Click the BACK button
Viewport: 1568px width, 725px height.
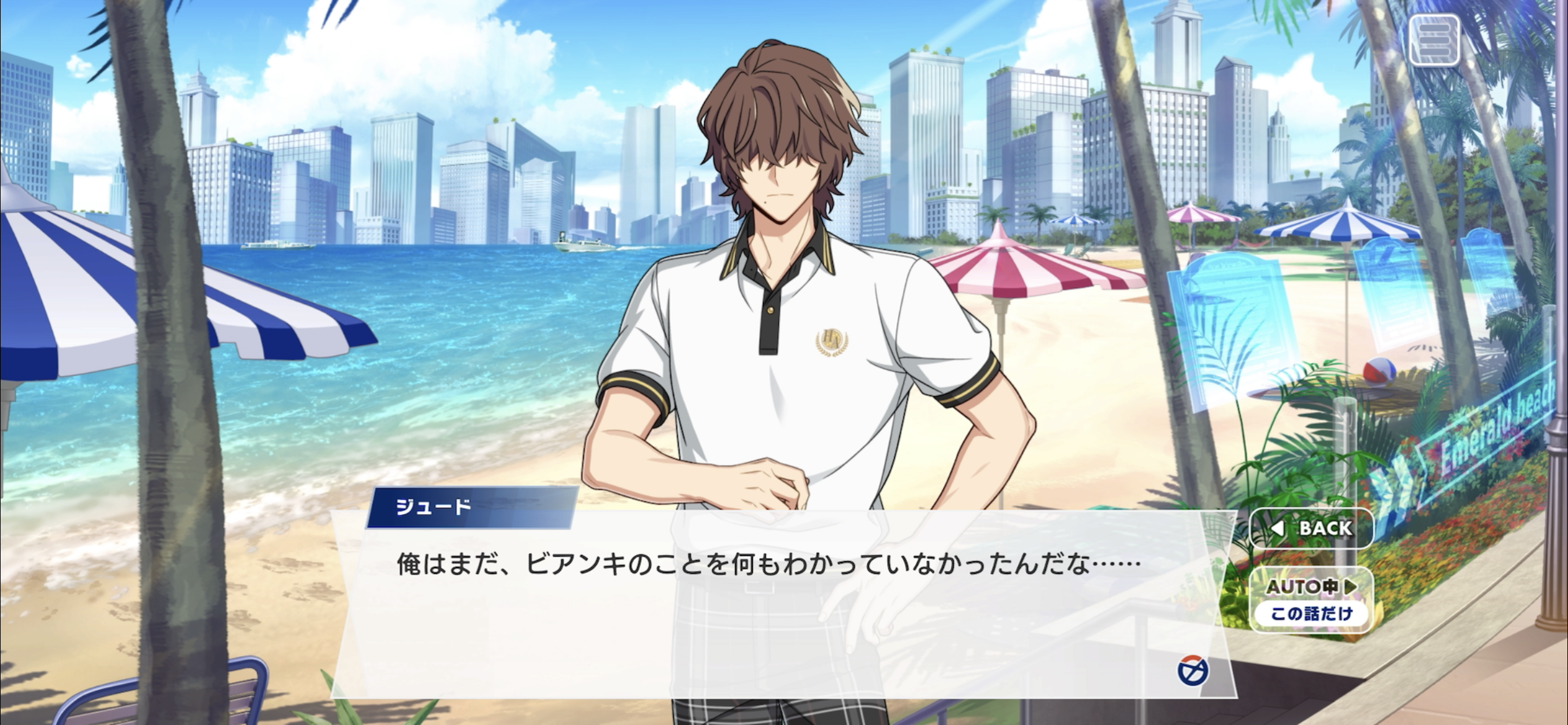1312,528
